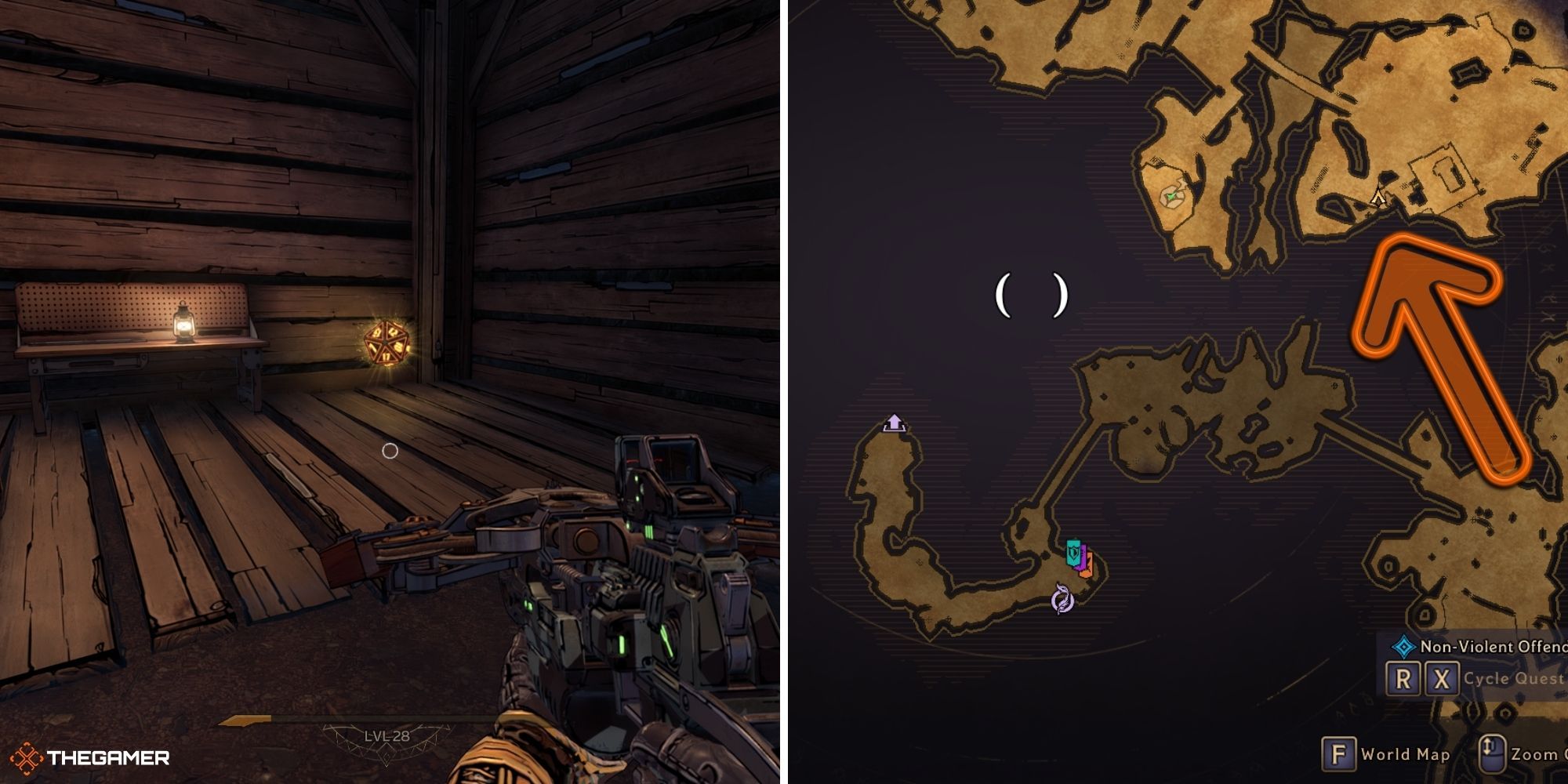Select the teal shield banner map marker

pos(1073,550)
